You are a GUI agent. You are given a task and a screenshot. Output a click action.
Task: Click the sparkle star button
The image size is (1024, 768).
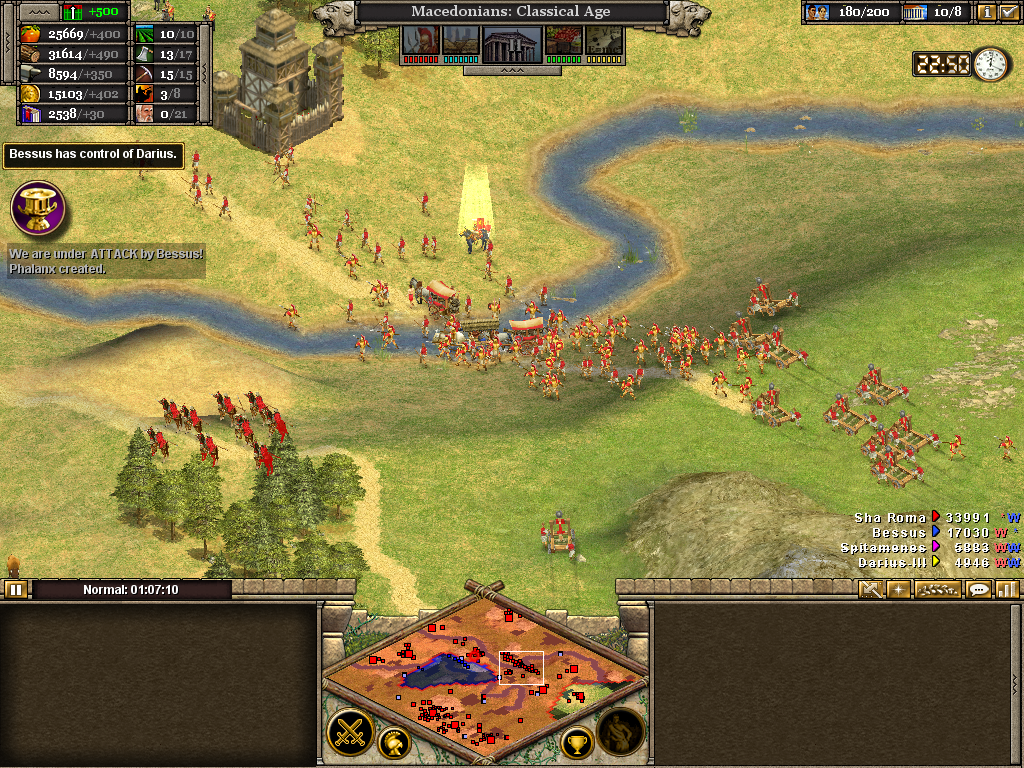pyautogui.click(x=899, y=589)
